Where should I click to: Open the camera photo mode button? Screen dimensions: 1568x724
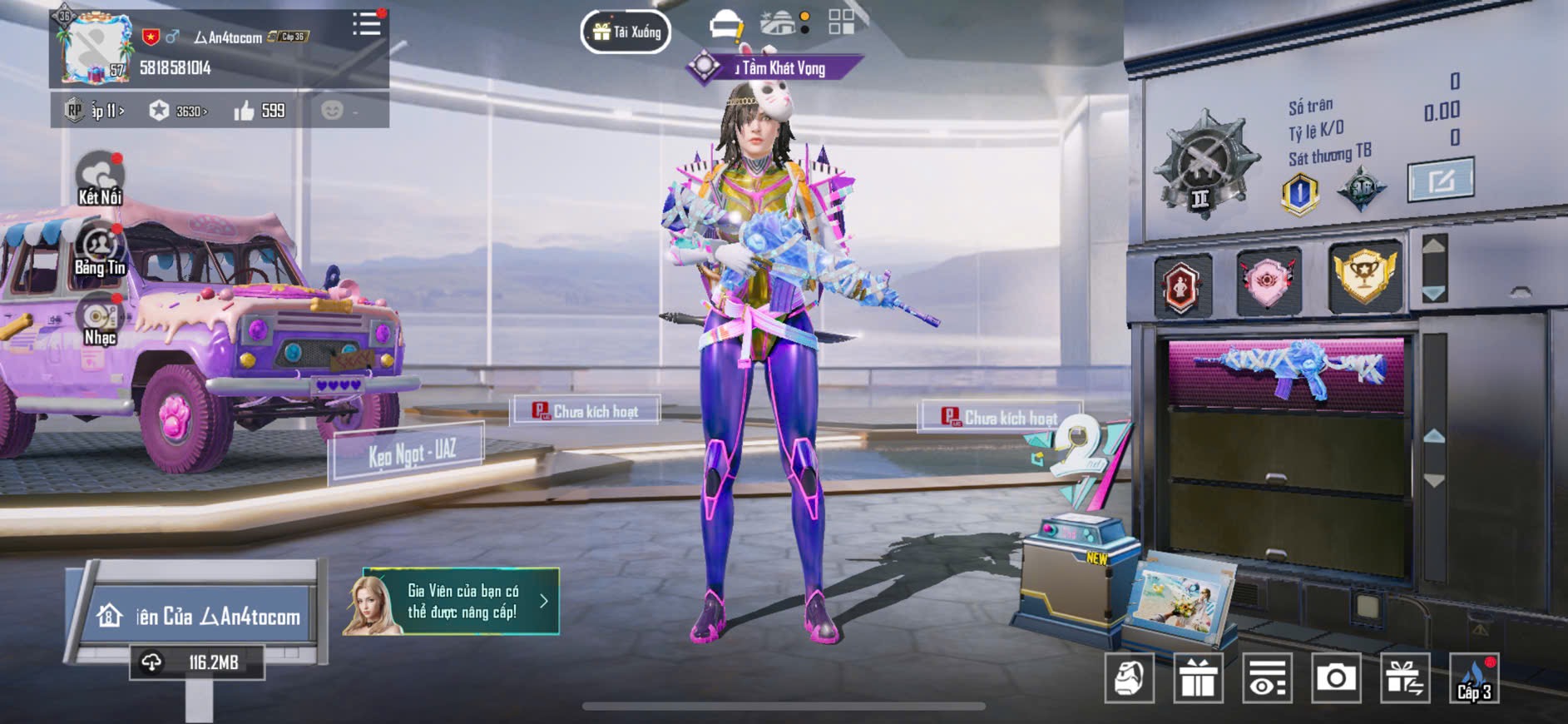[1336, 678]
